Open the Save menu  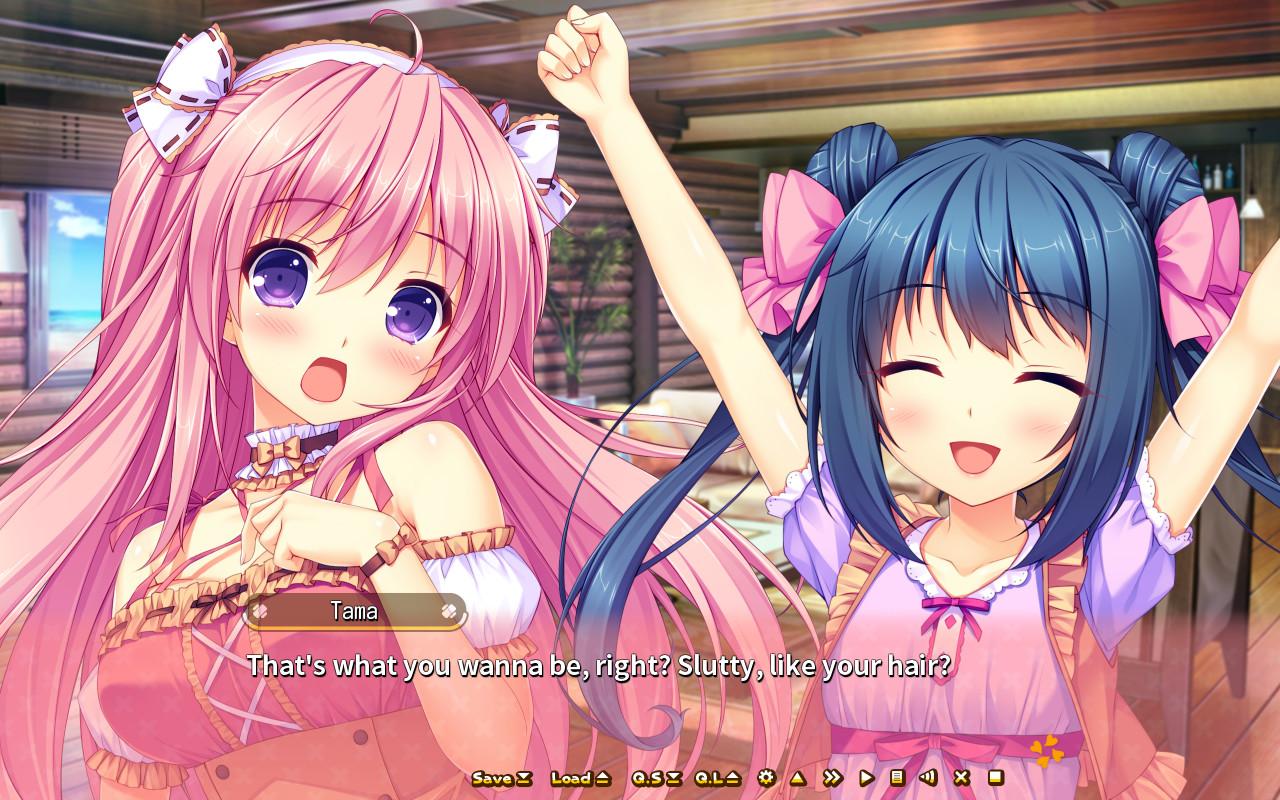(502, 778)
